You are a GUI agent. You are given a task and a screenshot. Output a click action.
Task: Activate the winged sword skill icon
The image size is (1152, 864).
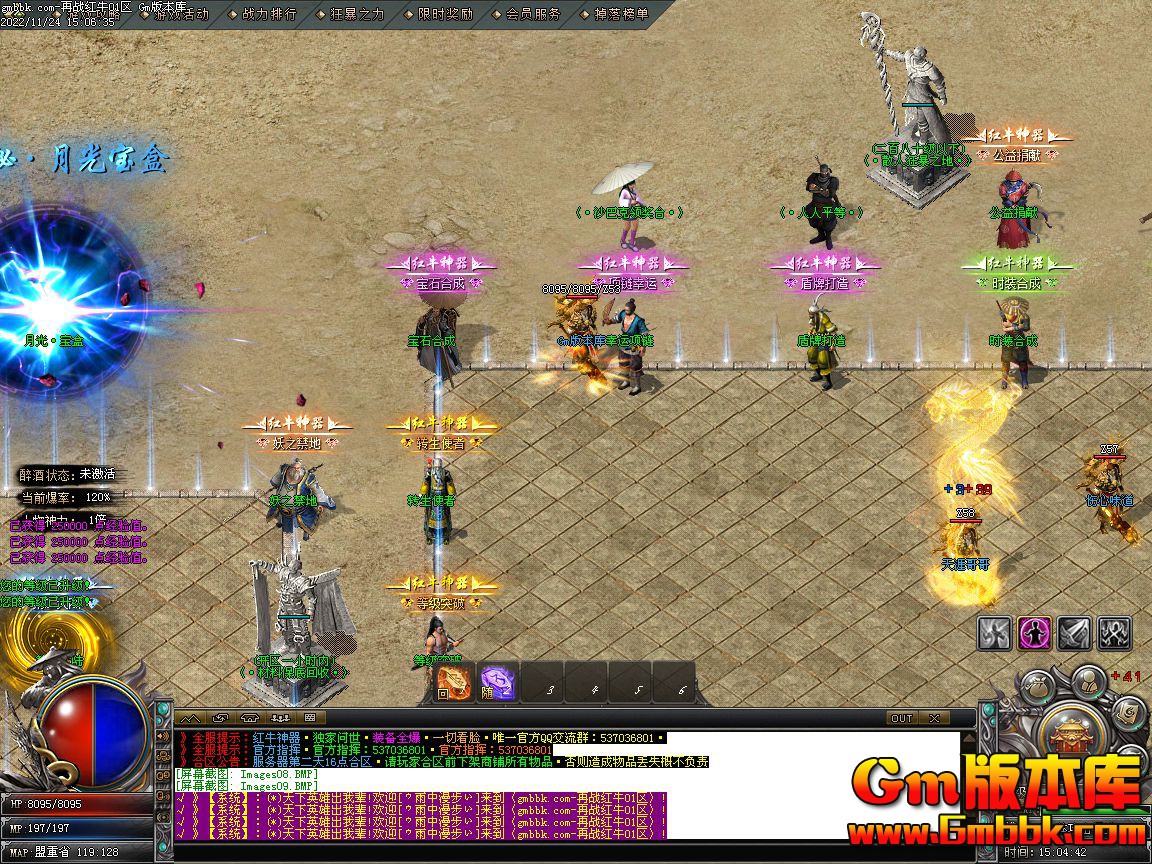coord(1075,632)
